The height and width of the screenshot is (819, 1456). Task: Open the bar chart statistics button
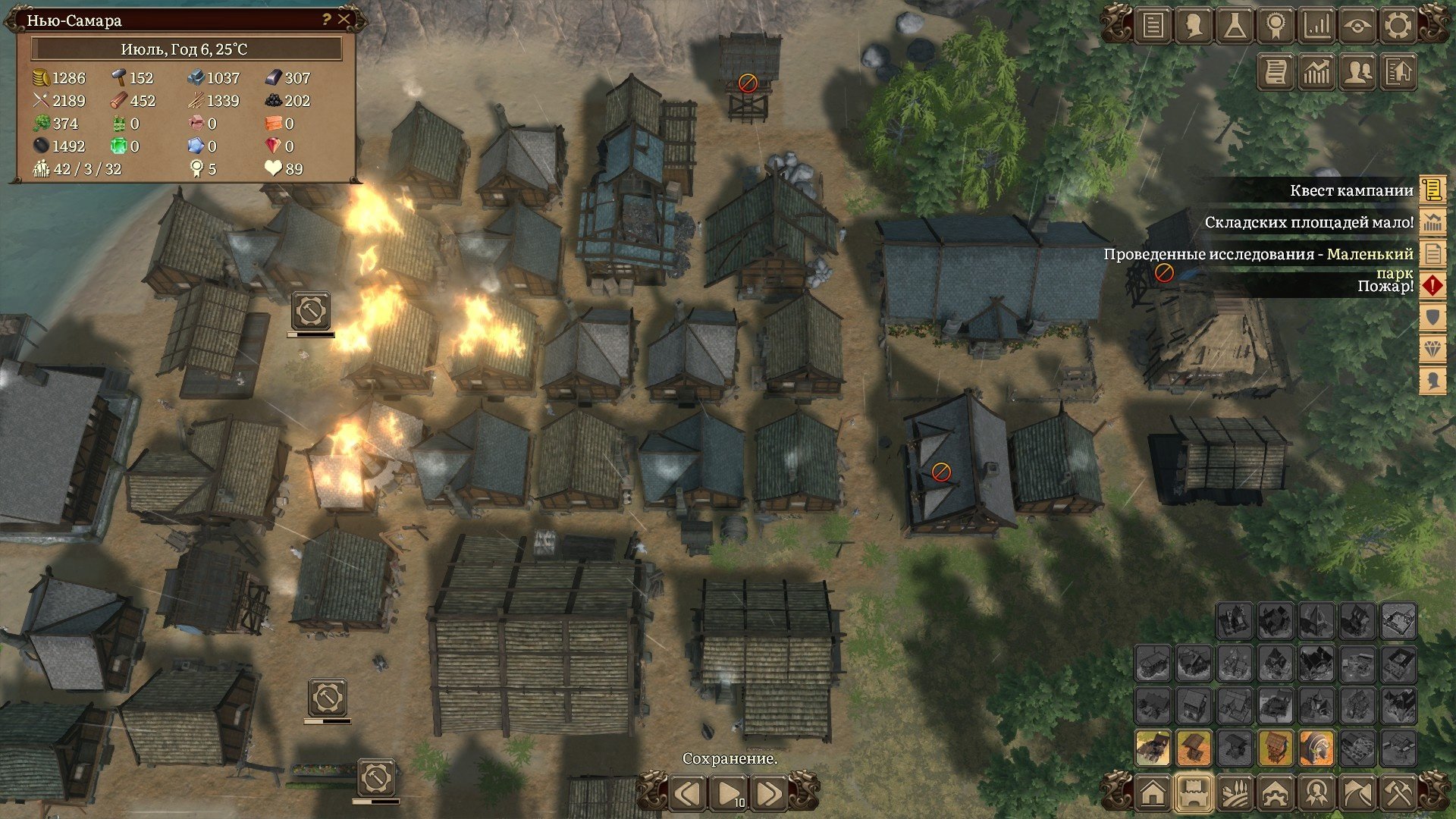(1316, 26)
